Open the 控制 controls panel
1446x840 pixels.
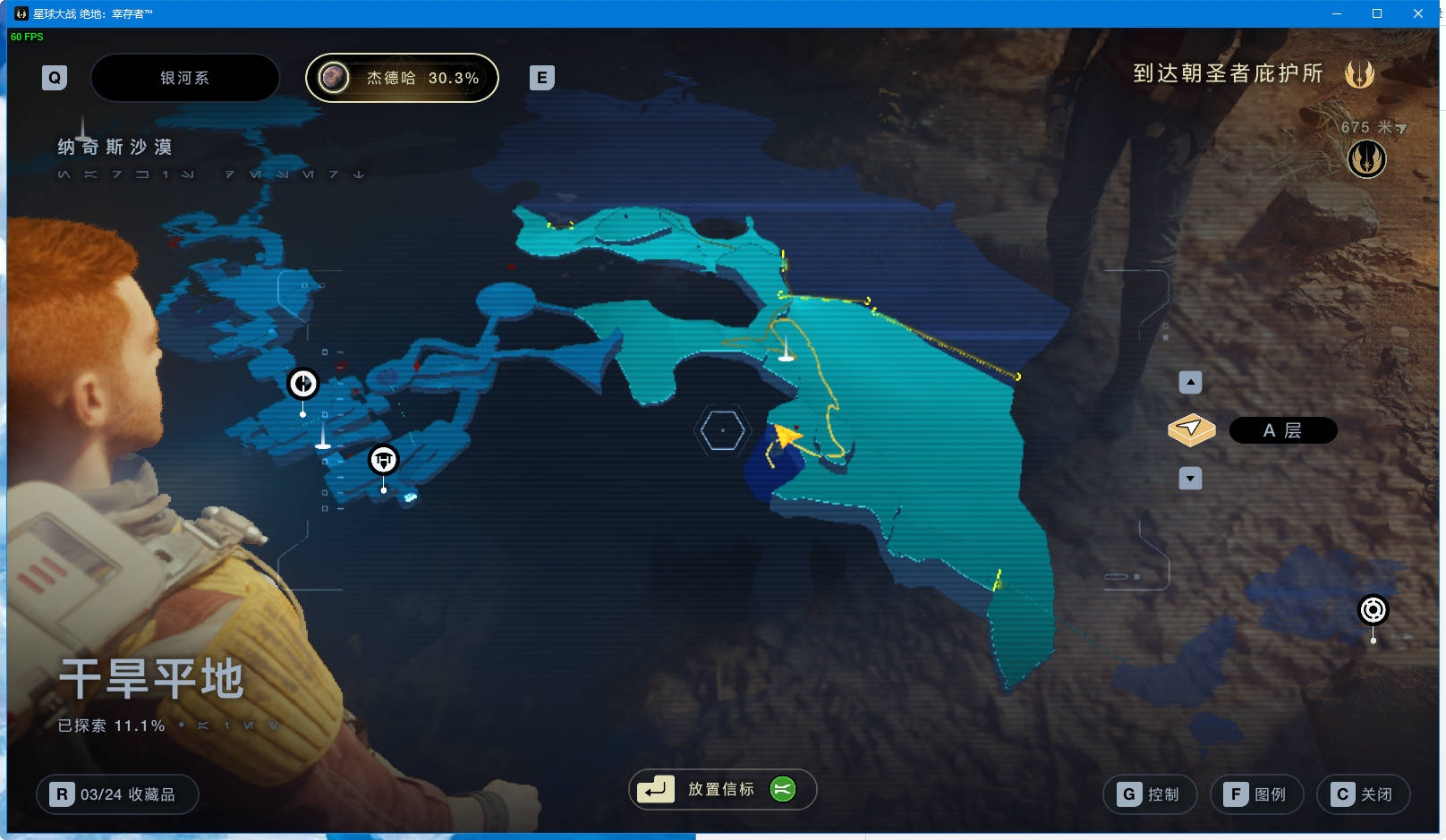coord(1150,794)
